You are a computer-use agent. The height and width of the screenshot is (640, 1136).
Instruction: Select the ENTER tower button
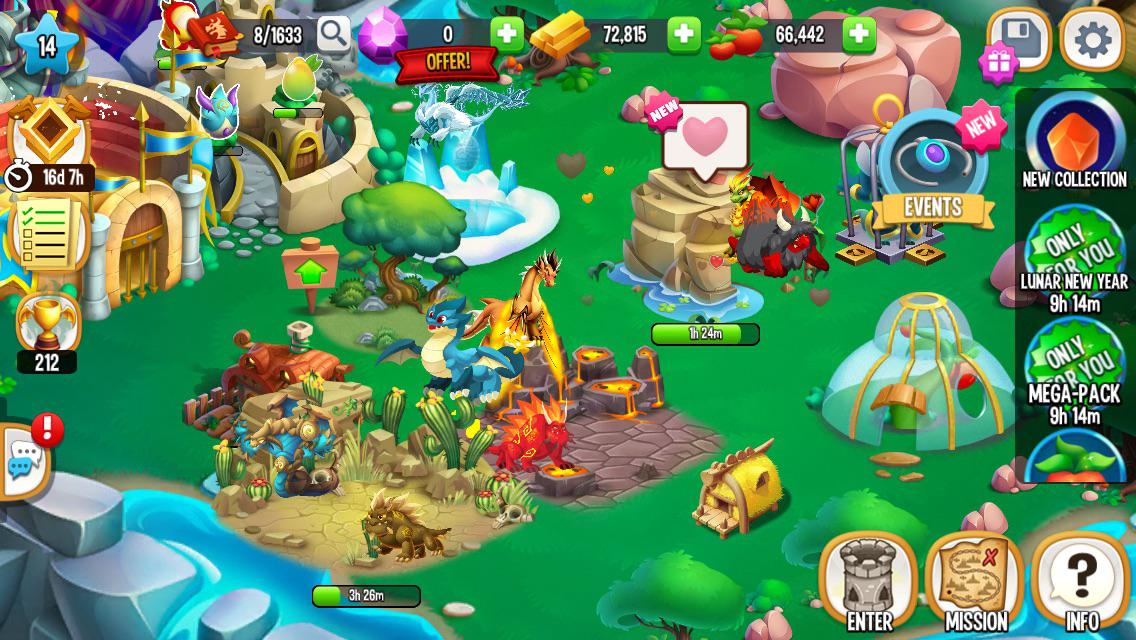[x=868, y=581]
